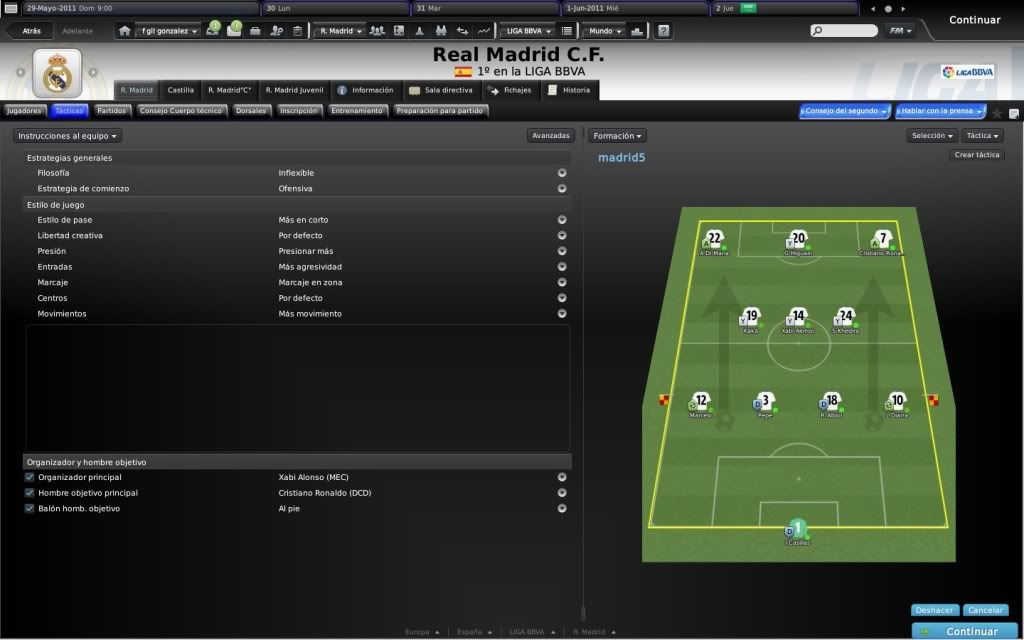
Task: Click the Avanzadas button
Action: [551, 135]
